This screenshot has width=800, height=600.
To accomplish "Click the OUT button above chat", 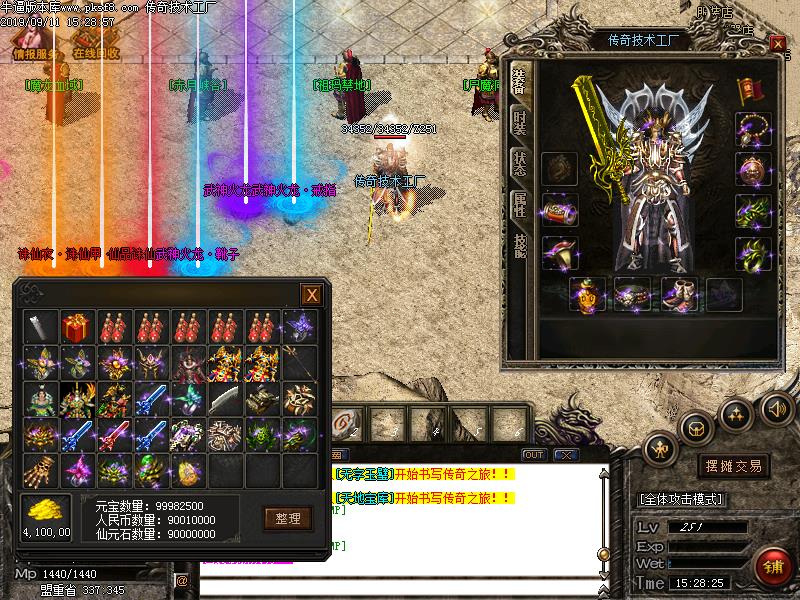I will point(534,455).
